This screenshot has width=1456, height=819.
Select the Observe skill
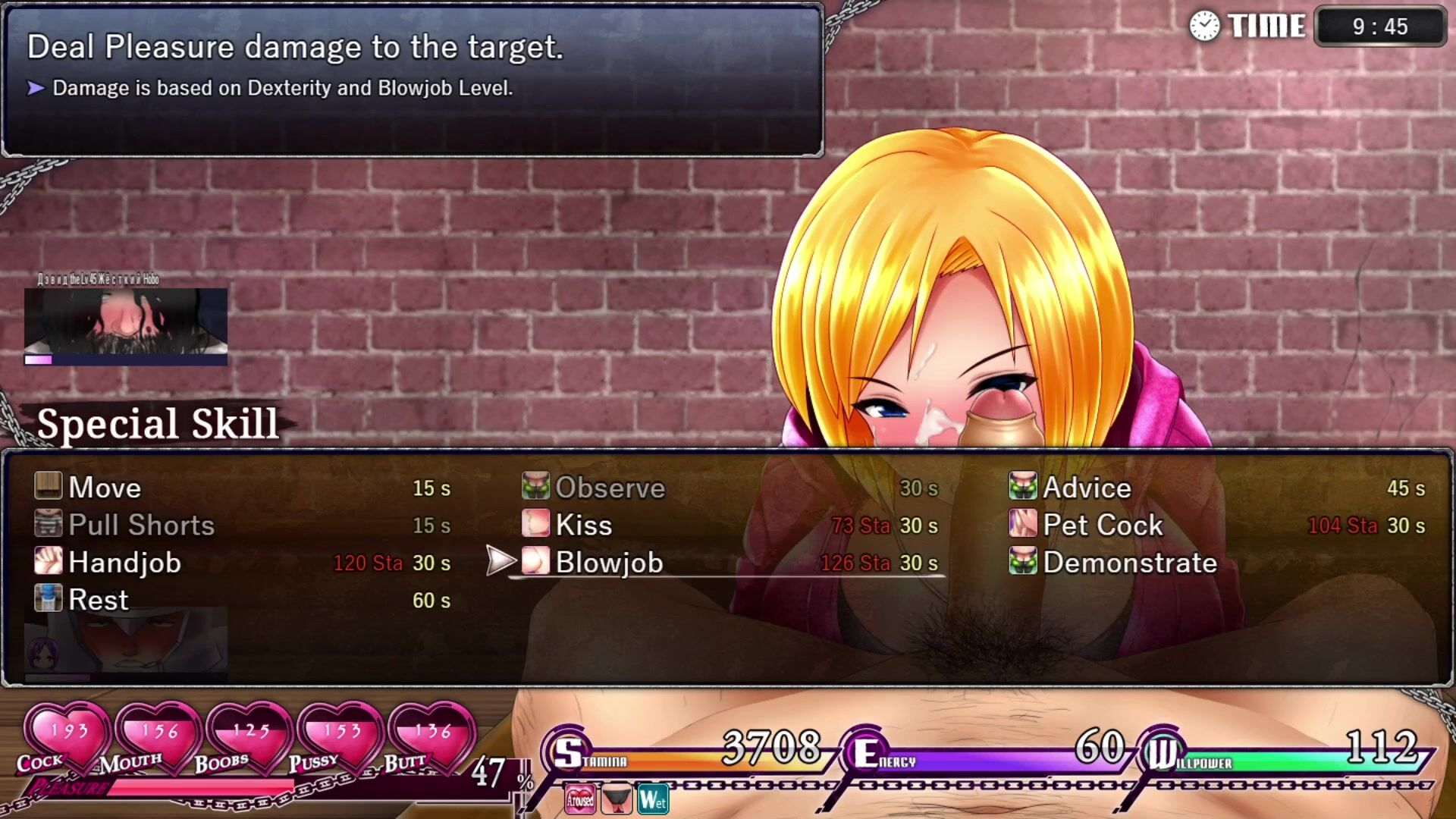(610, 488)
